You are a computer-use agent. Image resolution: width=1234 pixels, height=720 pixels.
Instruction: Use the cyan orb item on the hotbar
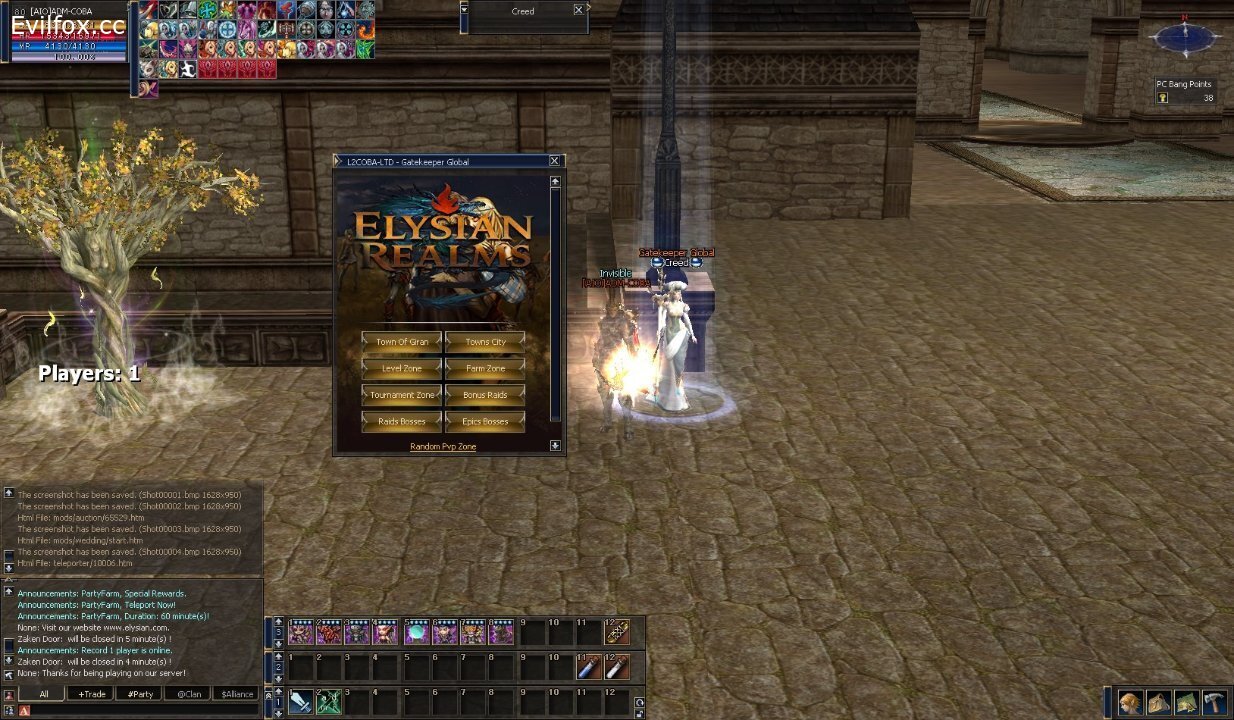tap(415, 632)
